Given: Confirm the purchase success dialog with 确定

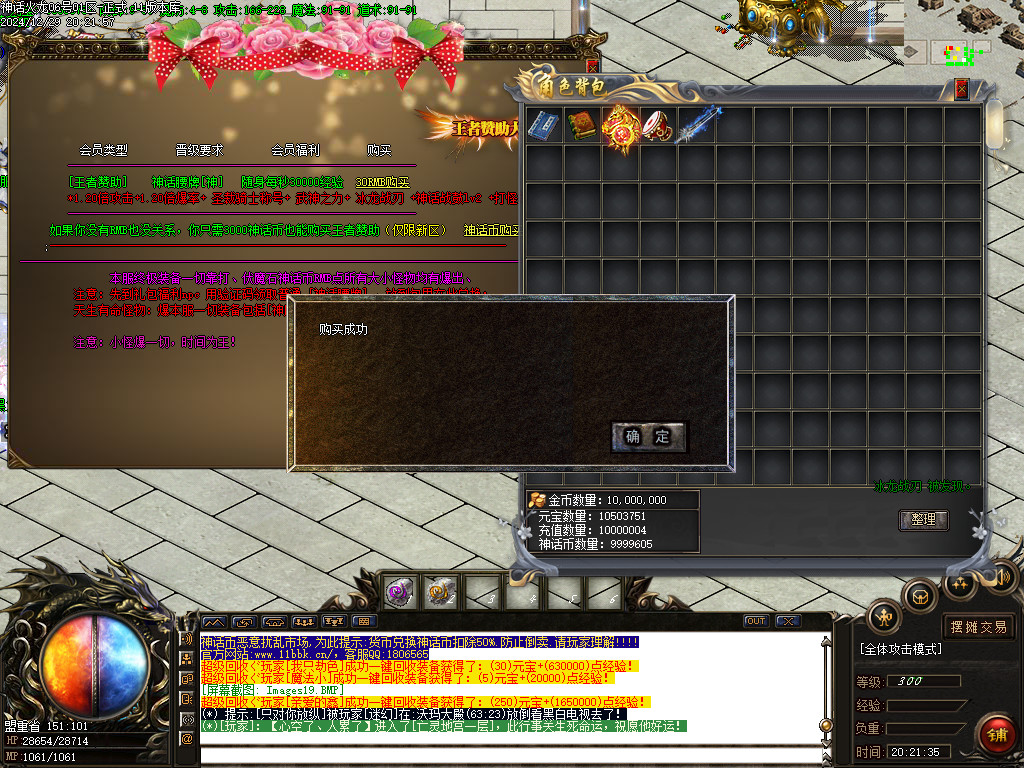Looking at the screenshot, I should pyautogui.click(x=648, y=436).
